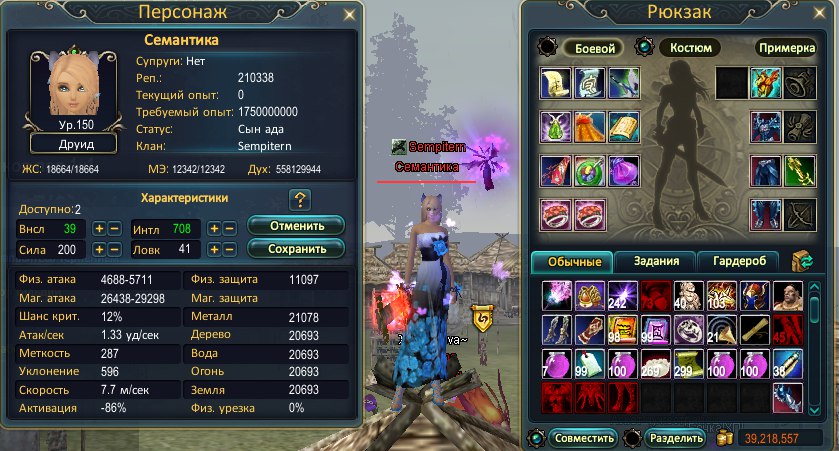Close the Рюкзак backpack window
Screen dimensions: 839x451
pos(825,15)
